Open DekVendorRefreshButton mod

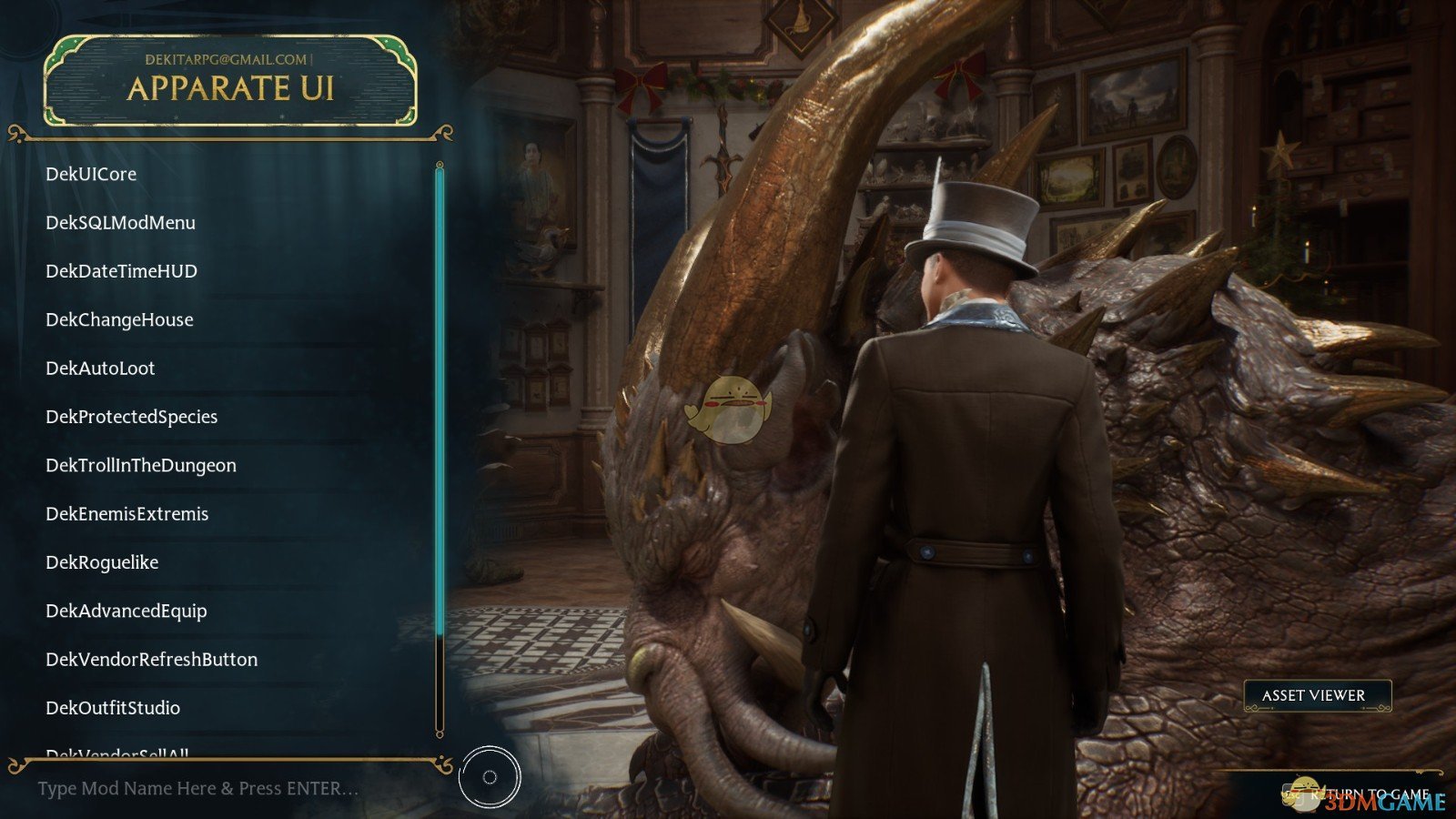(x=151, y=660)
